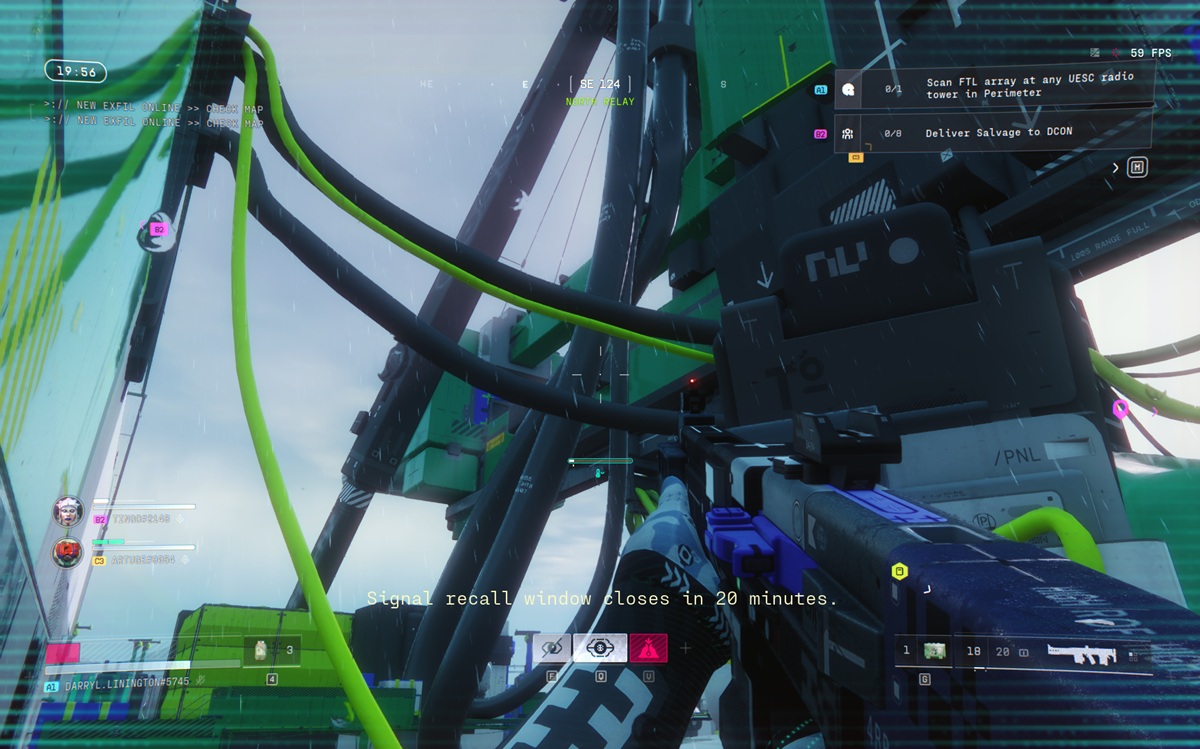Screen dimensions: 1200x749
Task: Click the crossed-out eye ability icon
Action: coord(551,649)
